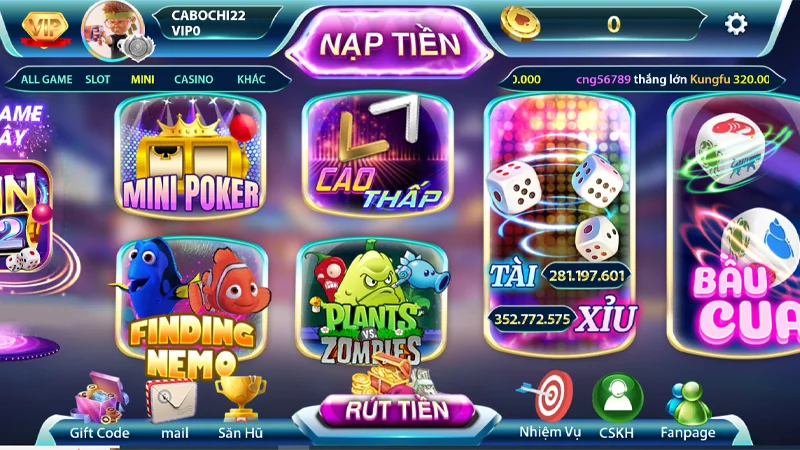800x450 pixels.
Task: Contact CSKH customer support
Action: click(616, 403)
